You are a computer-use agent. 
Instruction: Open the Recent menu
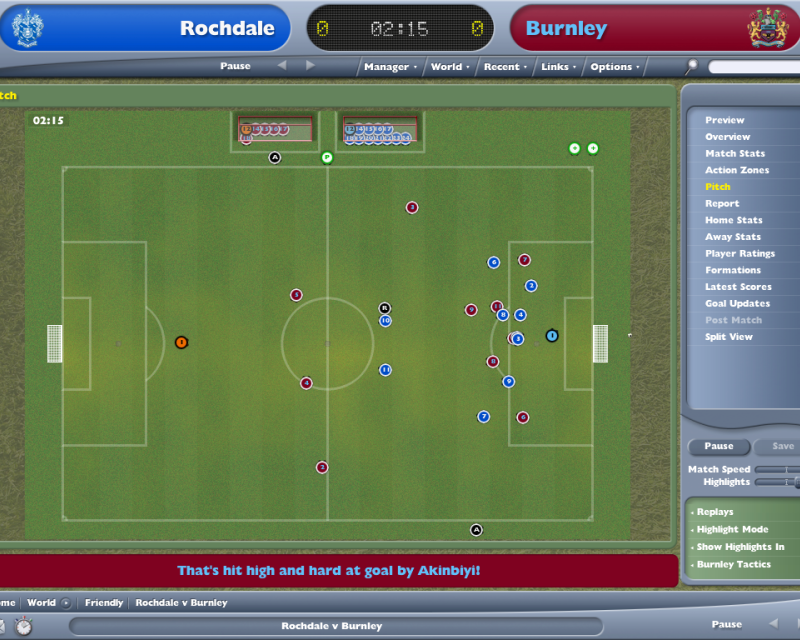coord(502,67)
